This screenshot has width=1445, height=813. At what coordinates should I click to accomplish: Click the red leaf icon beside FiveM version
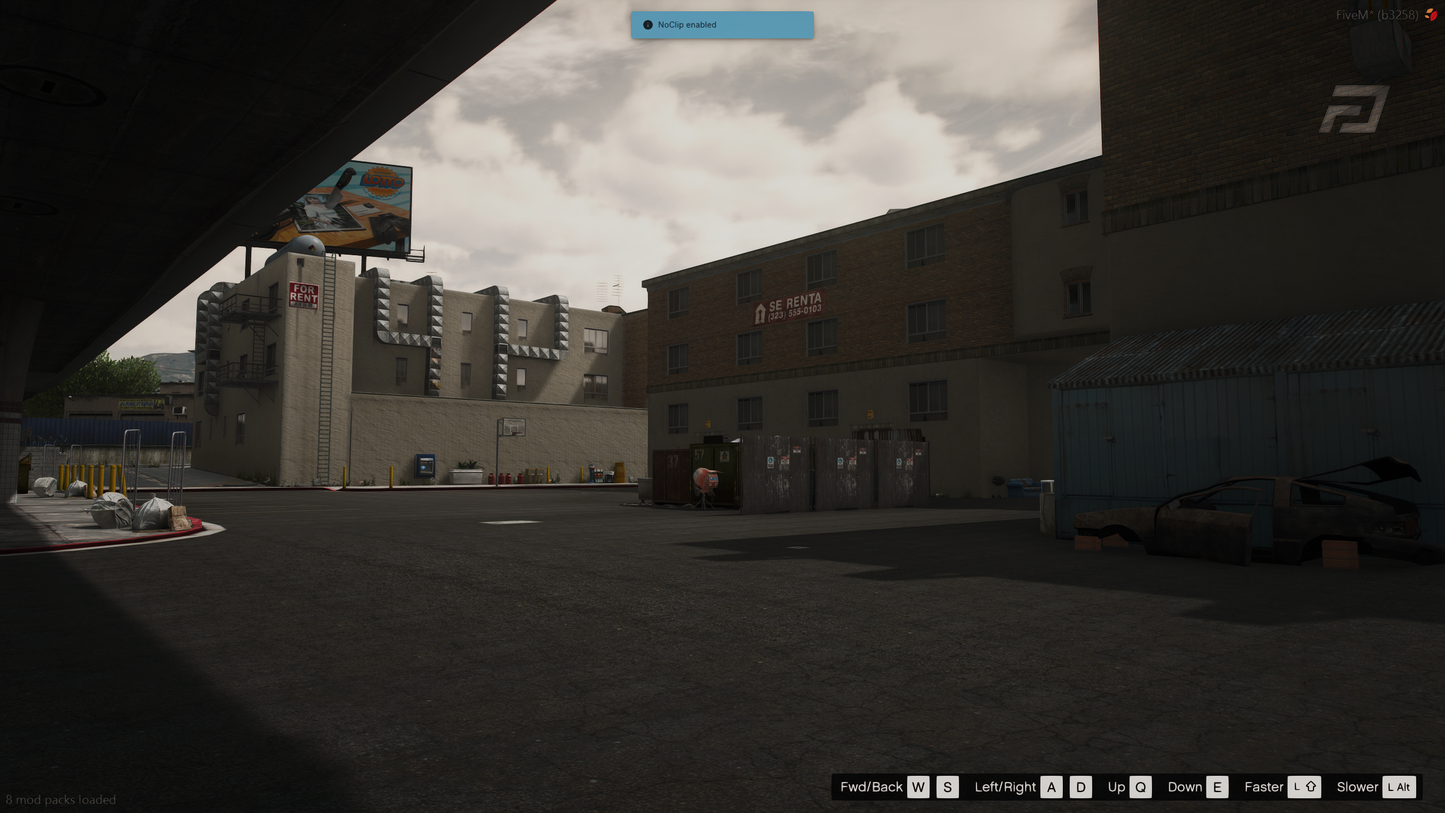click(1434, 15)
